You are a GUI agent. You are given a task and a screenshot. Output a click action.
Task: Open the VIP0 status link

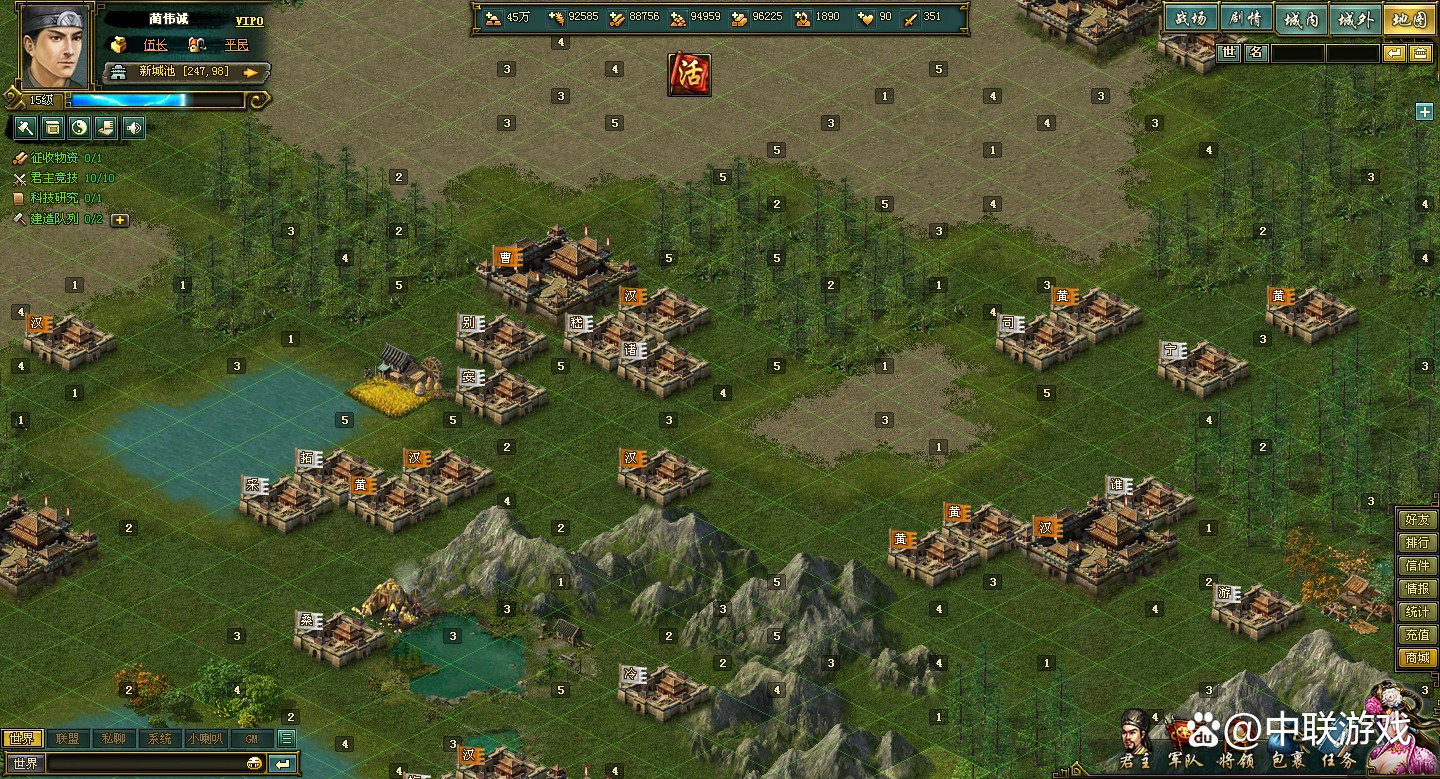pyautogui.click(x=249, y=21)
